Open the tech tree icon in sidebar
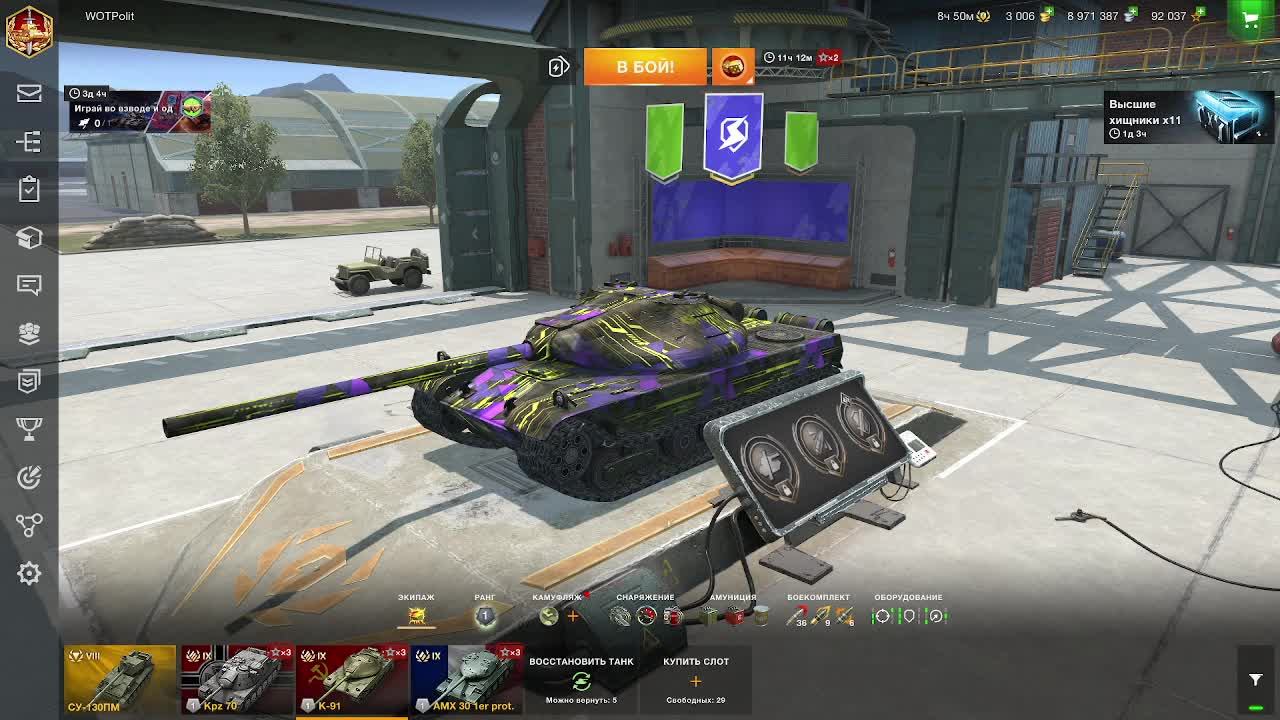The width and height of the screenshot is (1280, 720). point(29,142)
